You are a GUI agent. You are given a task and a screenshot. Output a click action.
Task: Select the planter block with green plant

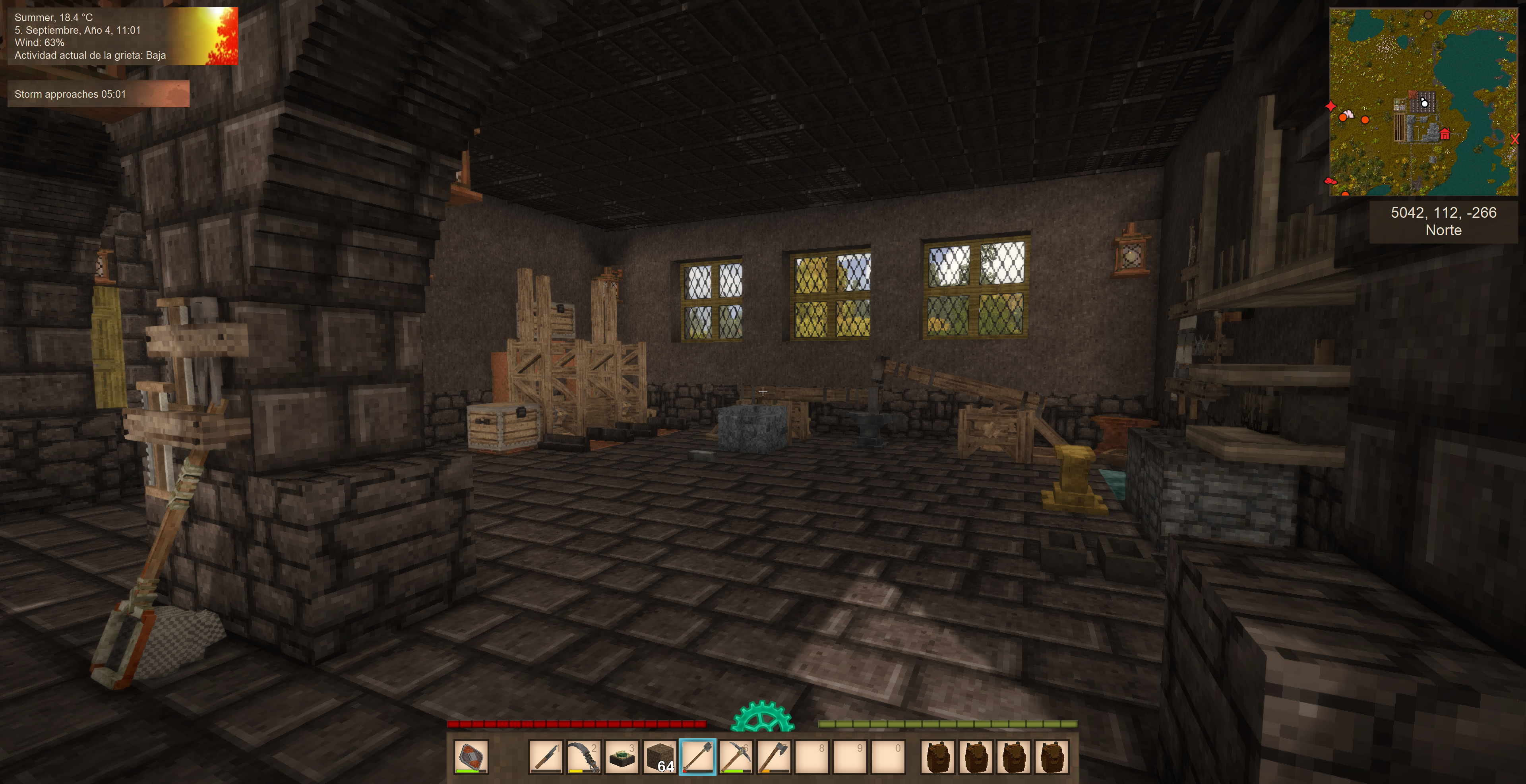pyautogui.click(x=622, y=756)
